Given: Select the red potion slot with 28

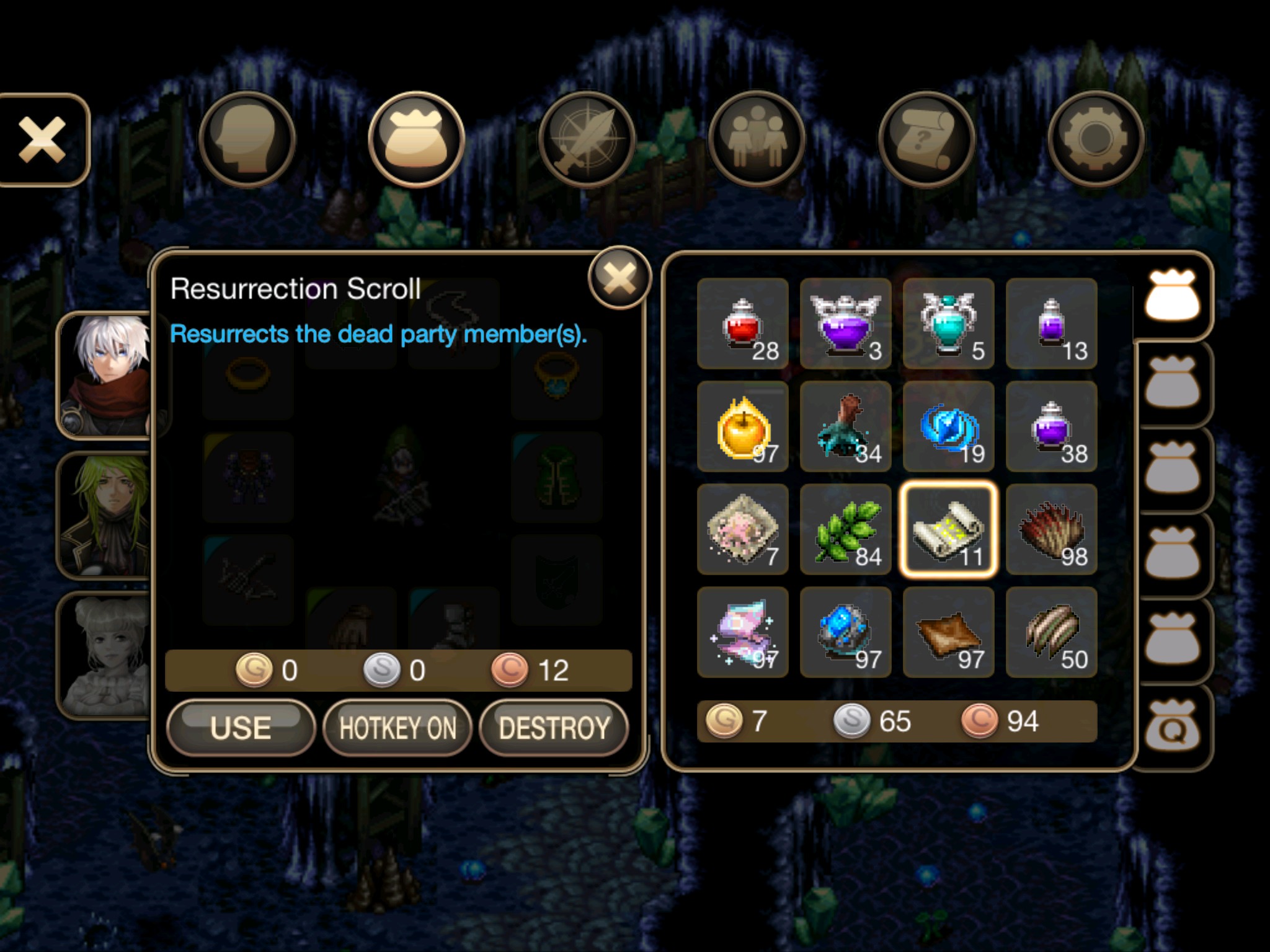Looking at the screenshot, I should [x=743, y=324].
